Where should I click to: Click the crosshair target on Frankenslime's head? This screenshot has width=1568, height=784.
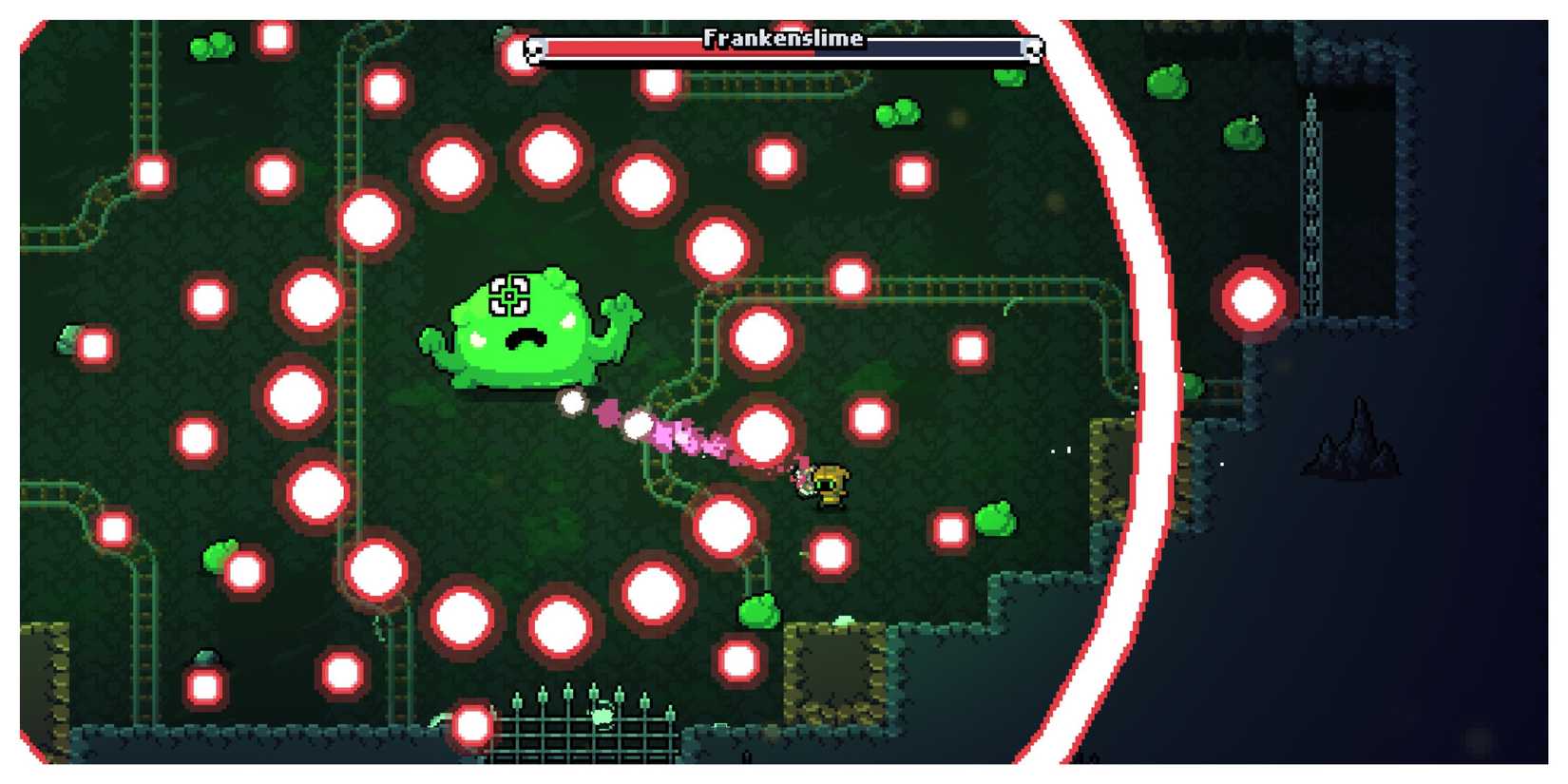[x=510, y=295]
